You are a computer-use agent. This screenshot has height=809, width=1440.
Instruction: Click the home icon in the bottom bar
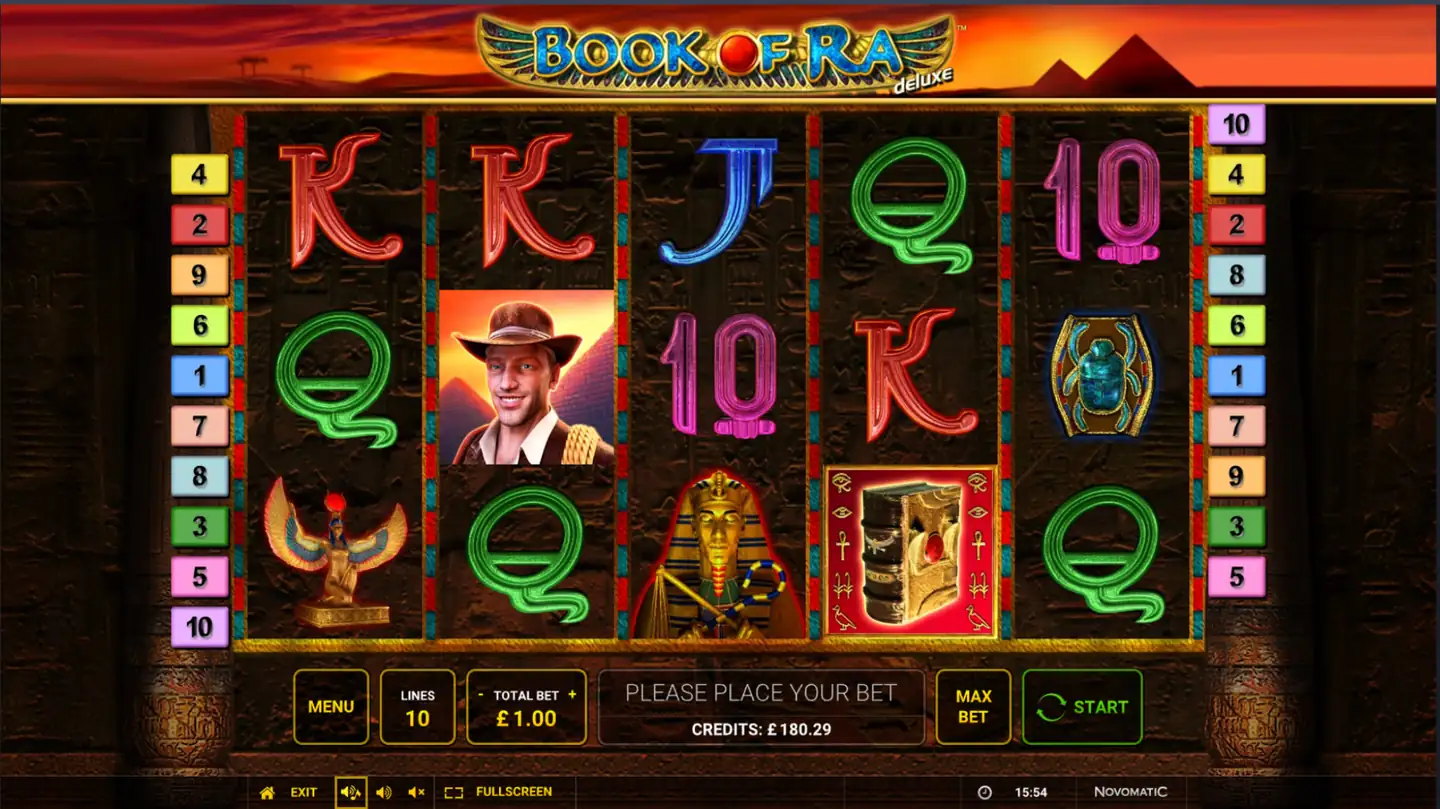pos(267,791)
